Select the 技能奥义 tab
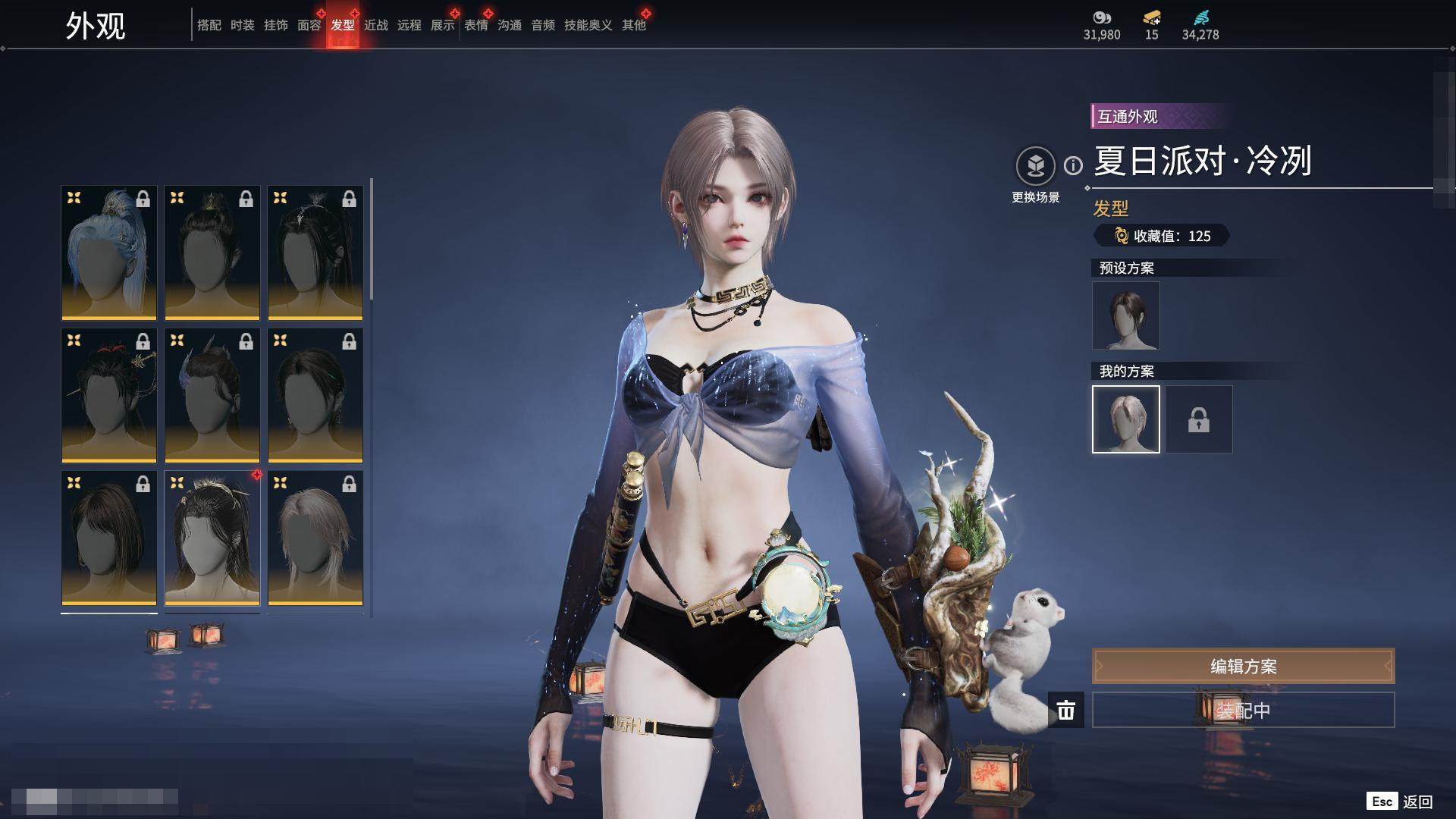 (588, 25)
